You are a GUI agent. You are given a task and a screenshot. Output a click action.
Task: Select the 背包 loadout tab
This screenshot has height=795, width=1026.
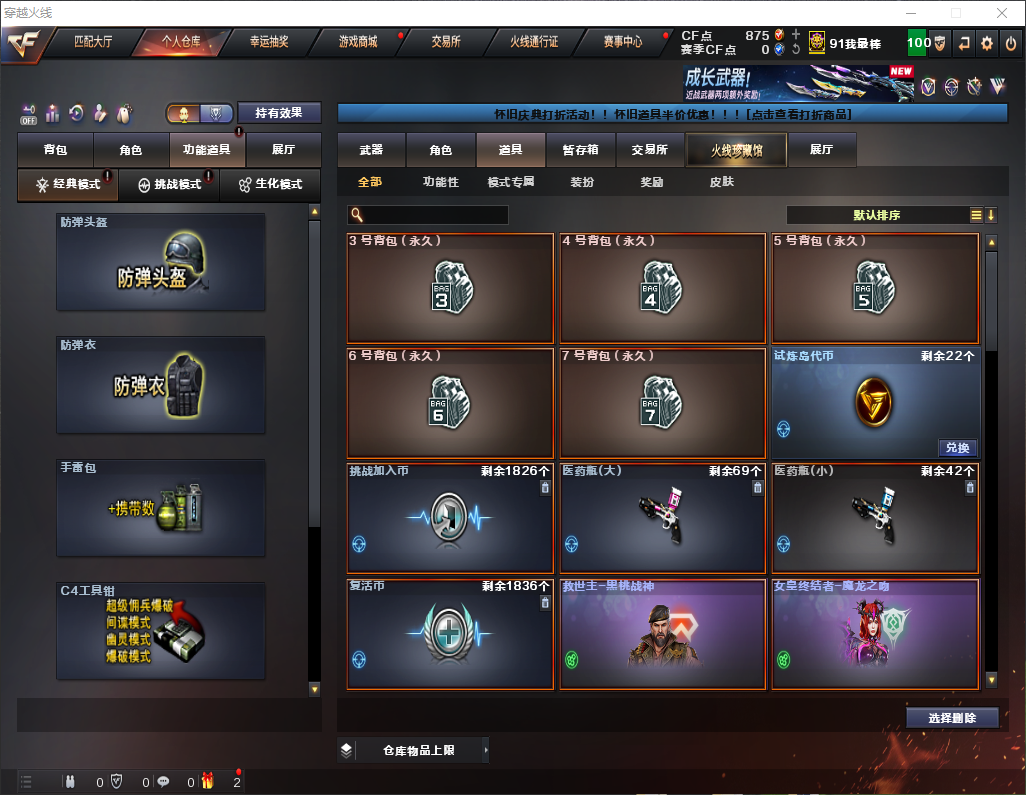(55, 150)
